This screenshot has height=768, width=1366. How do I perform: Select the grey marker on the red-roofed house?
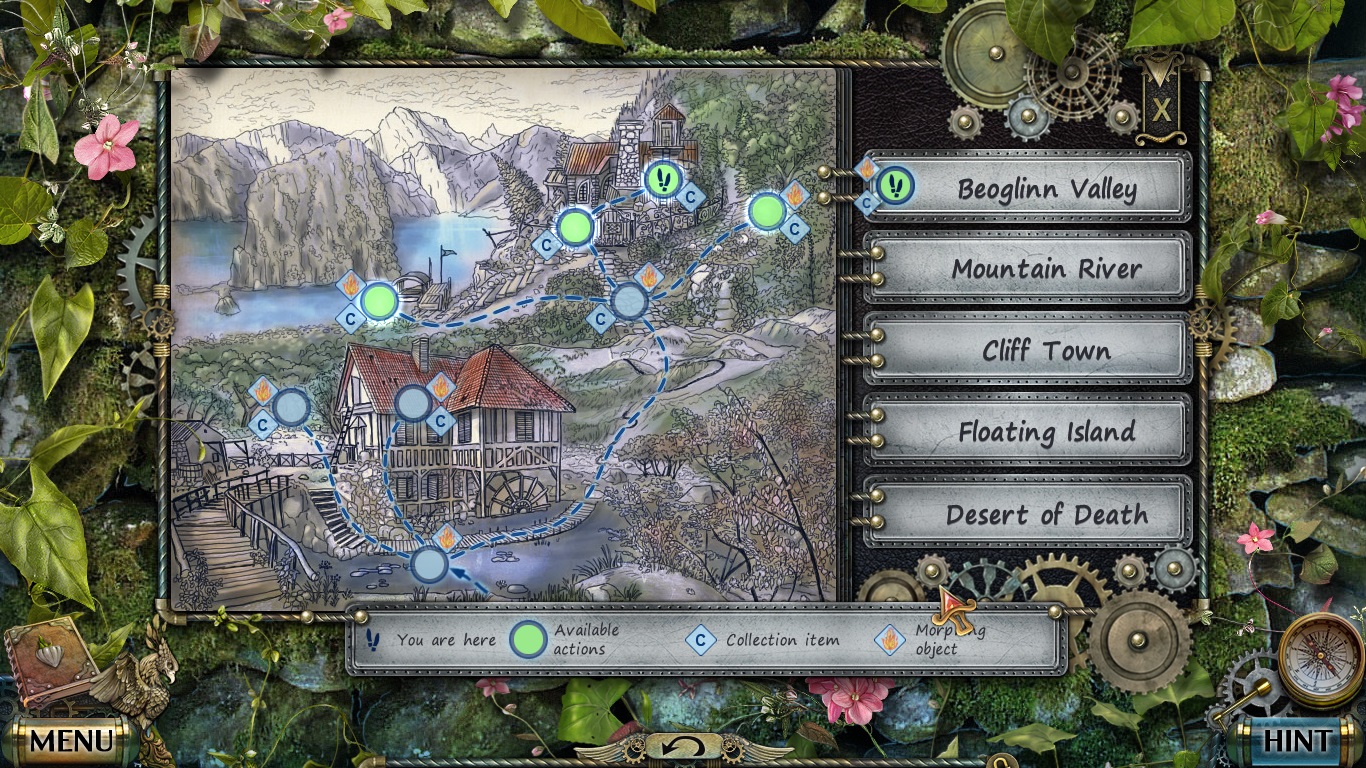(x=413, y=403)
